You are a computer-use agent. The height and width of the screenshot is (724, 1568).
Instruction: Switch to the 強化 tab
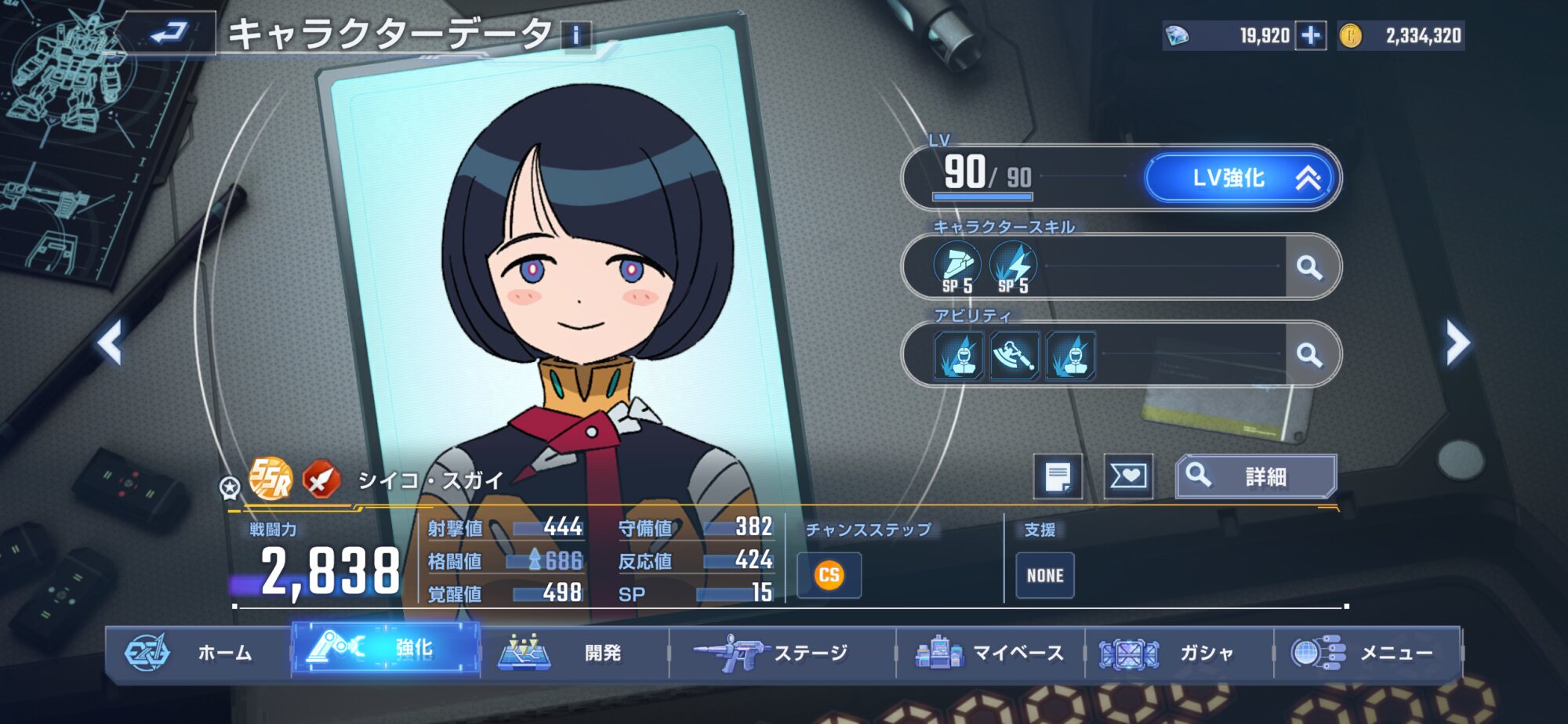(x=386, y=649)
